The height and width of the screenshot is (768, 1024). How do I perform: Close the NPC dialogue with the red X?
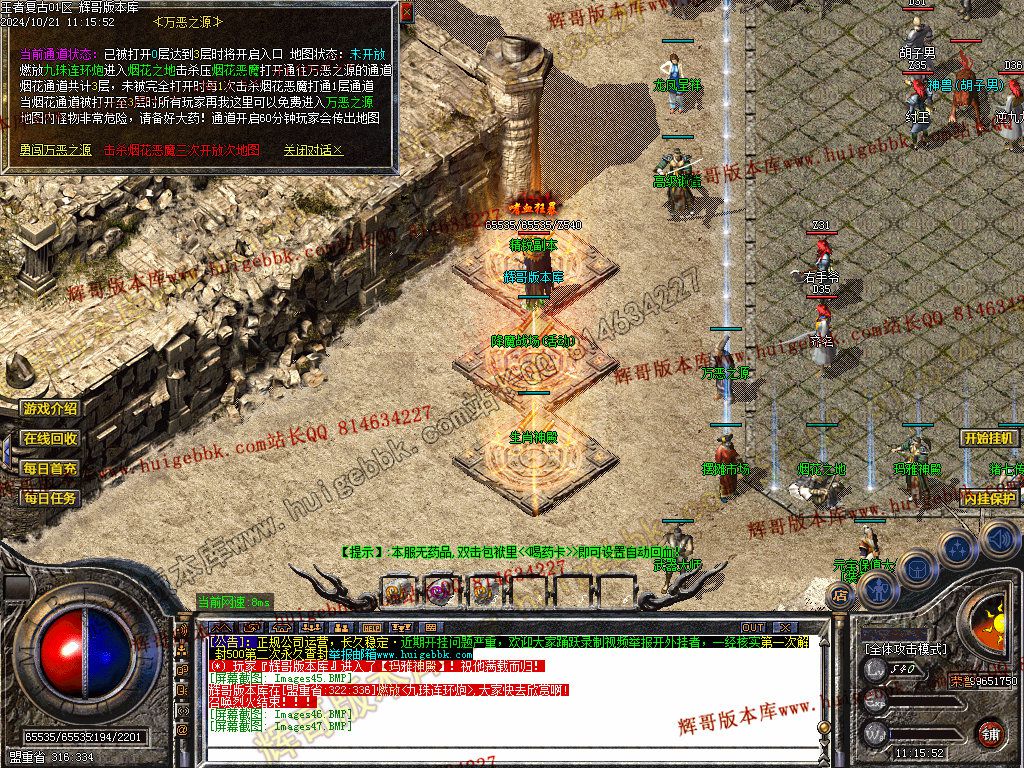point(406,12)
